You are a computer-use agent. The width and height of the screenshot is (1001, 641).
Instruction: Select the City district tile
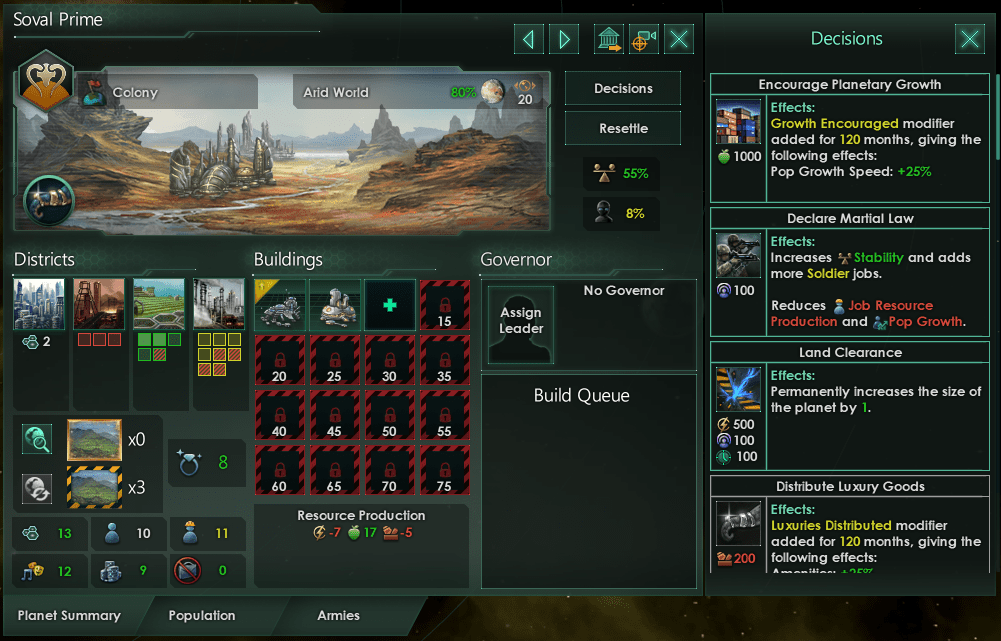tap(39, 304)
